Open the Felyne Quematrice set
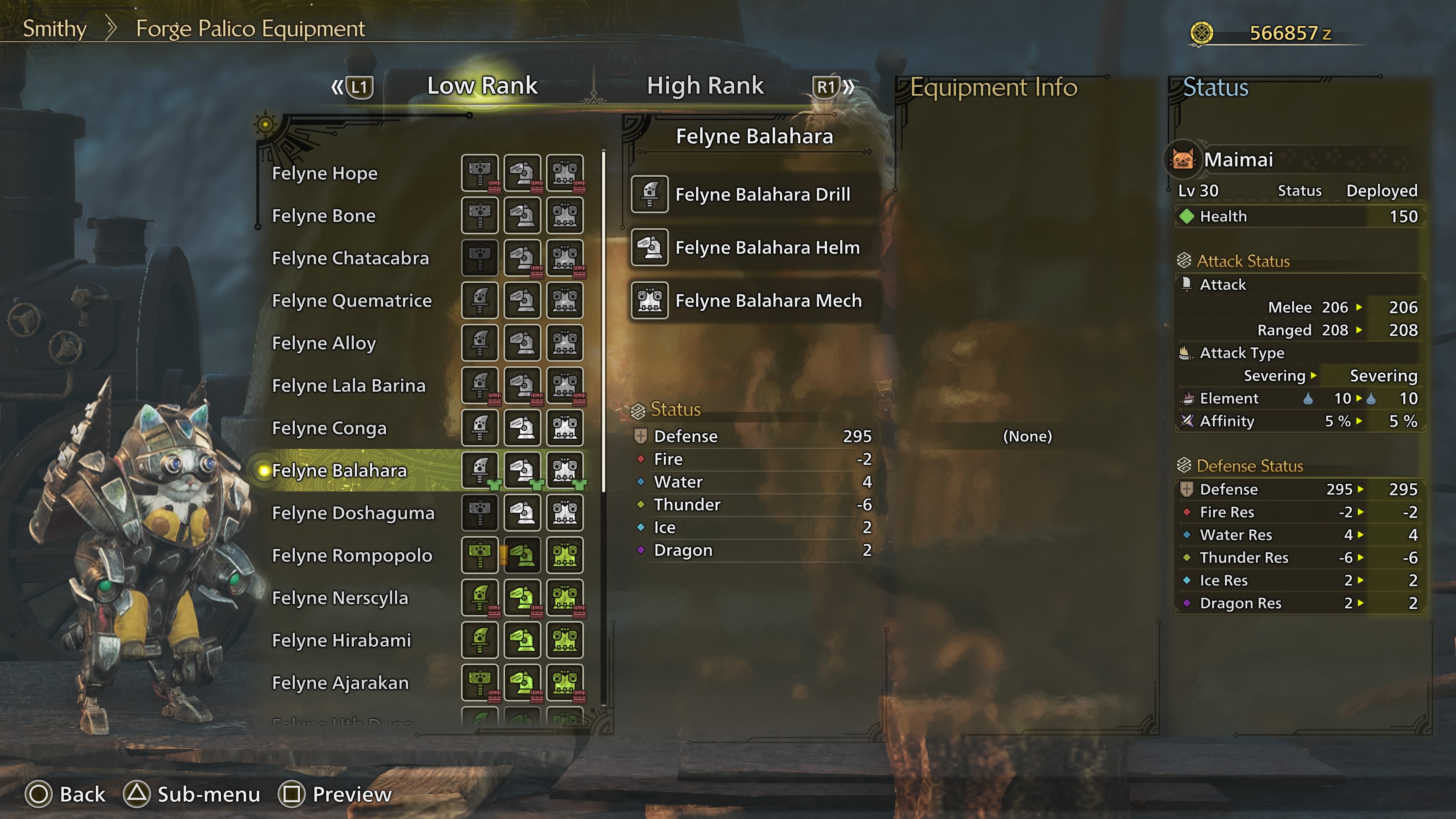Image resolution: width=1456 pixels, height=819 pixels. coord(351,301)
